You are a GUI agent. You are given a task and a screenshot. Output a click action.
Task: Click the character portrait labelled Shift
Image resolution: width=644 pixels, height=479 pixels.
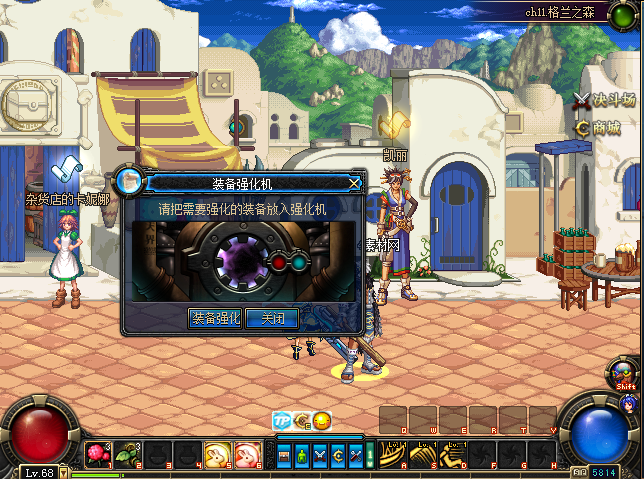[625, 374]
